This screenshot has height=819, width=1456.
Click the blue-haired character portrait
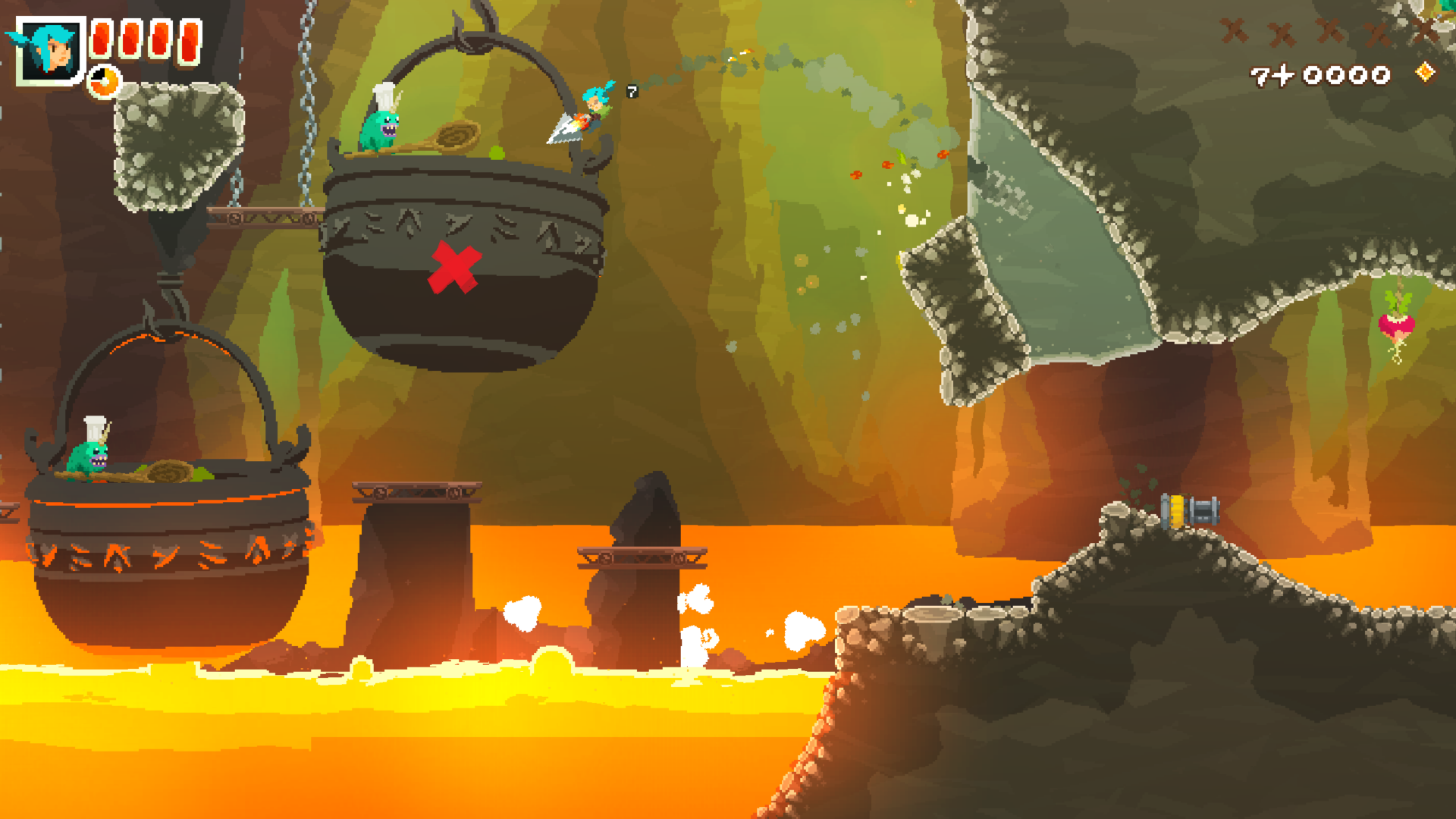click(x=50, y=50)
